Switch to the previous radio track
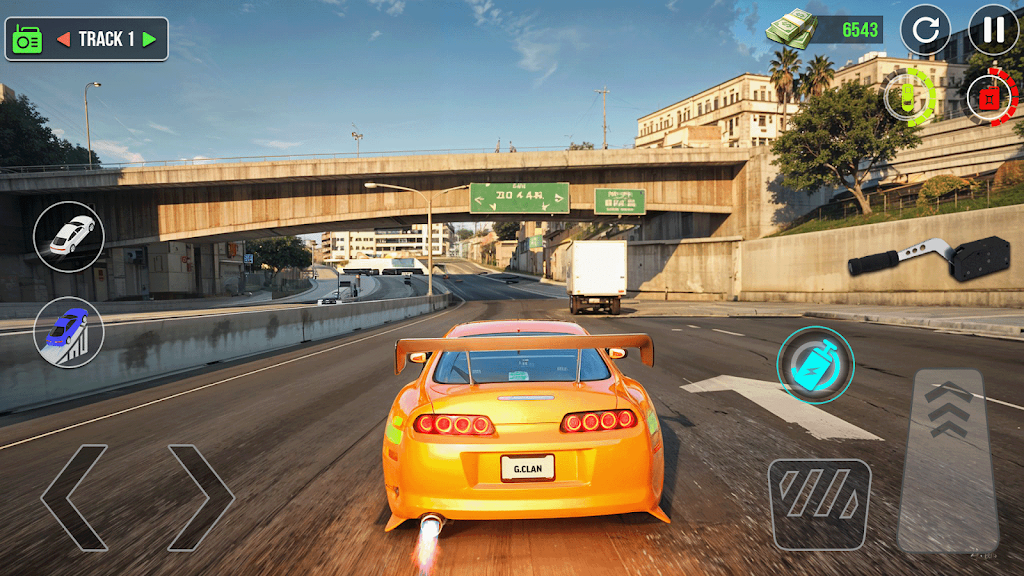 [63, 39]
